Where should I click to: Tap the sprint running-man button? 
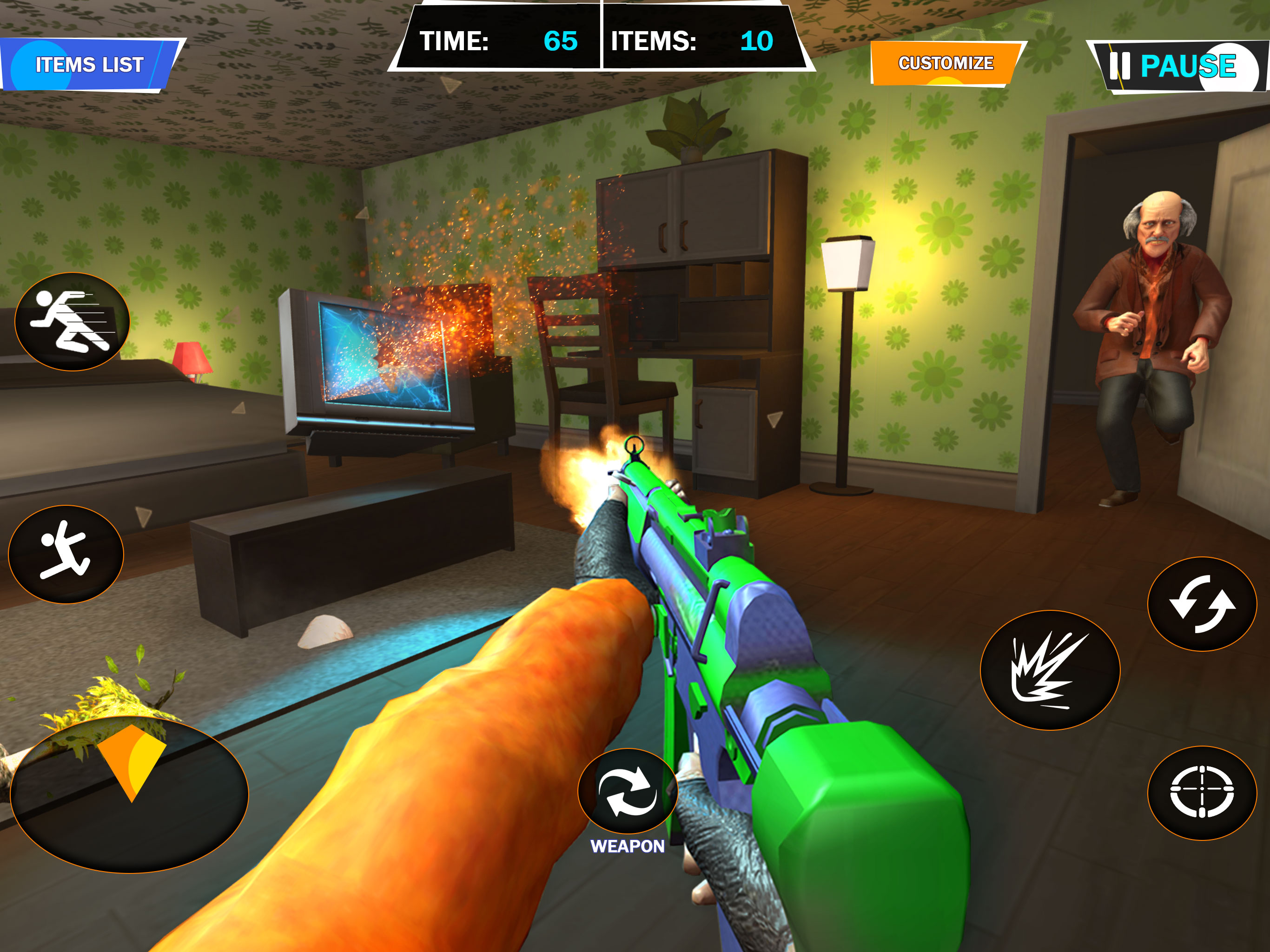pos(73,322)
